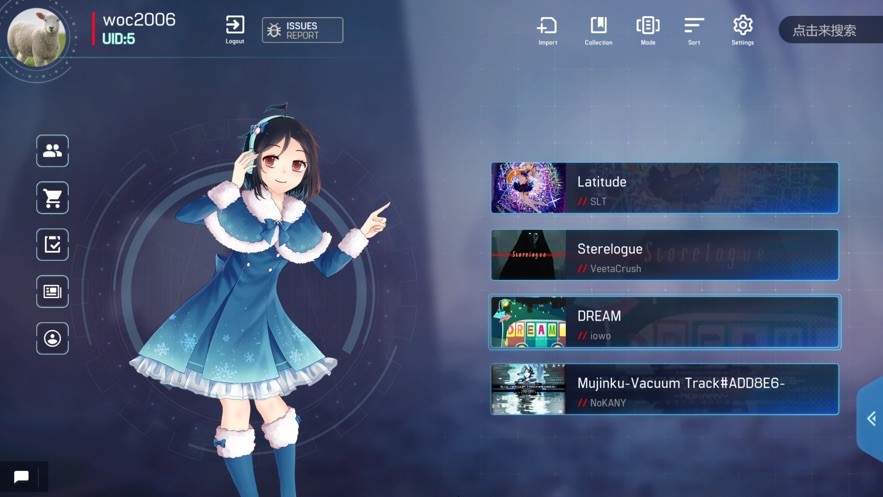Open the Sort options
Viewport: 883px width, 497px height.
point(694,30)
